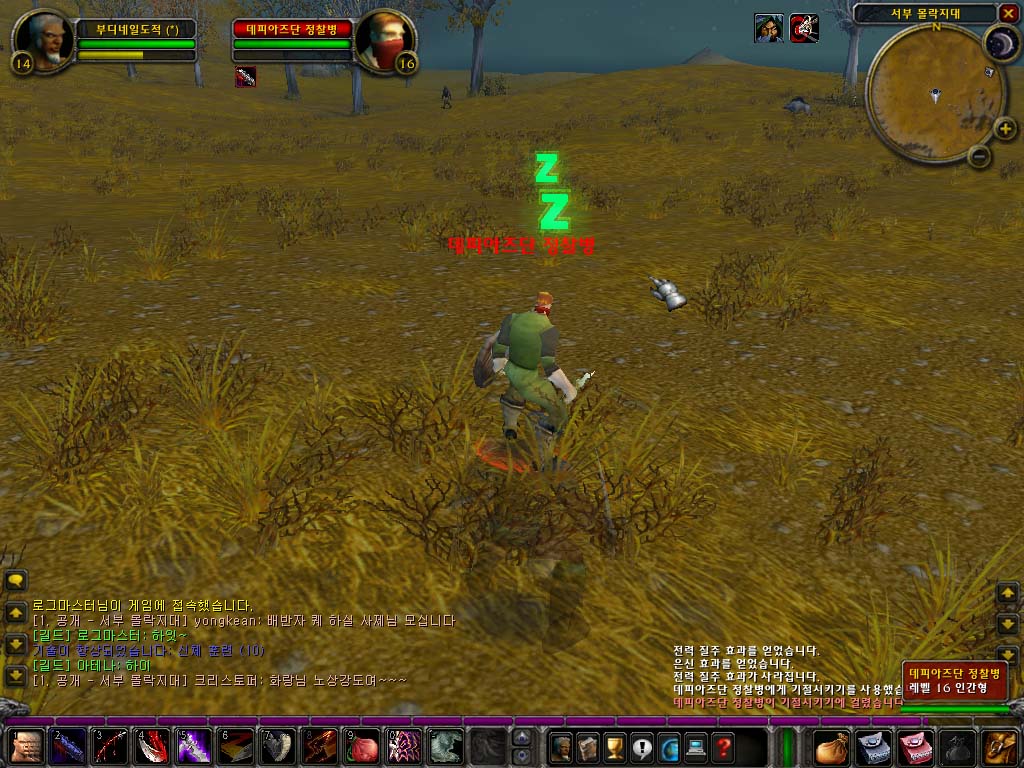1024x768 pixels.
Task: Zoom out the minimap with the minus button
Action: (x=980, y=156)
